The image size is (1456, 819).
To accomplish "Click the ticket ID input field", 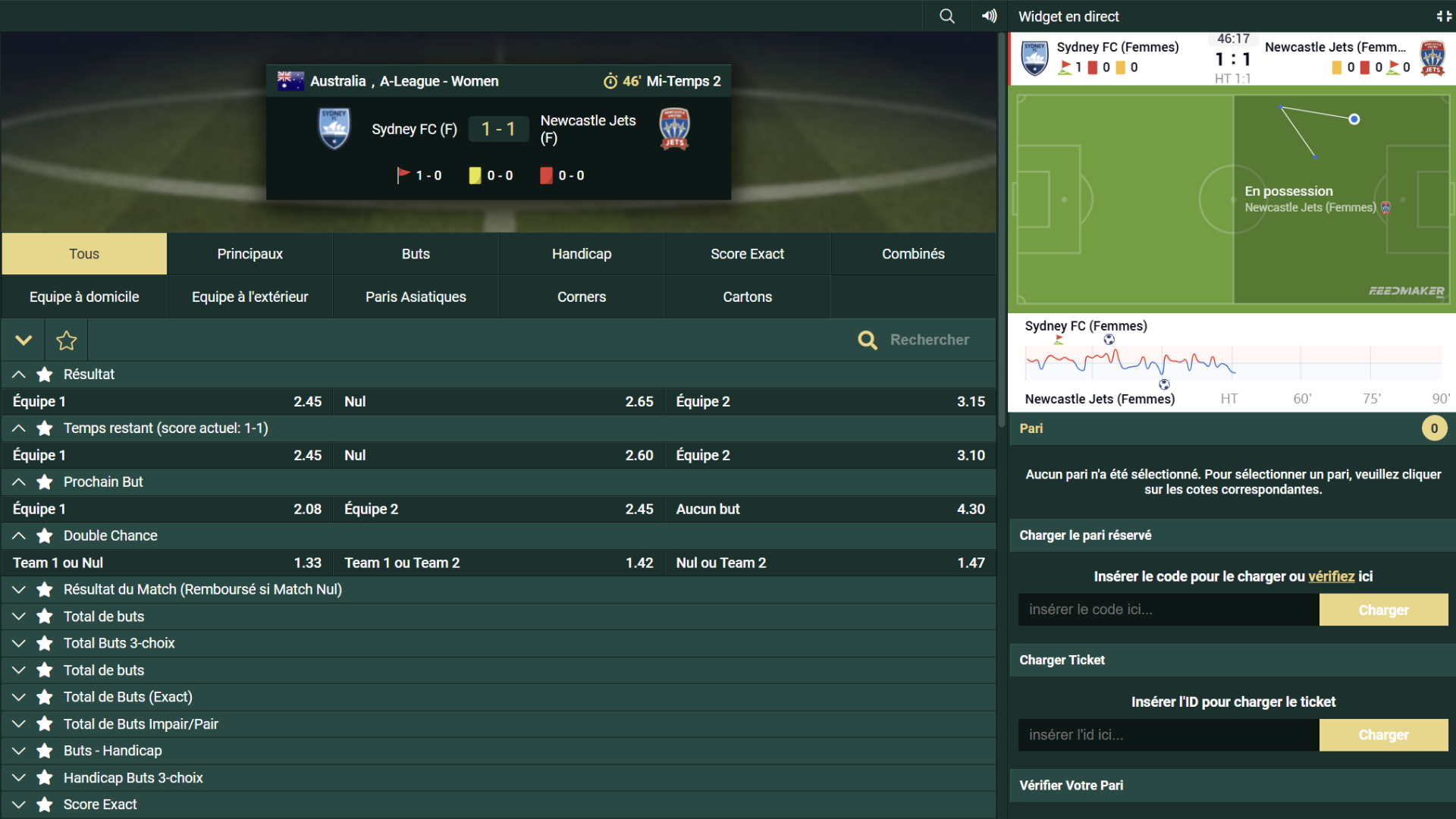I will click(x=1168, y=735).
